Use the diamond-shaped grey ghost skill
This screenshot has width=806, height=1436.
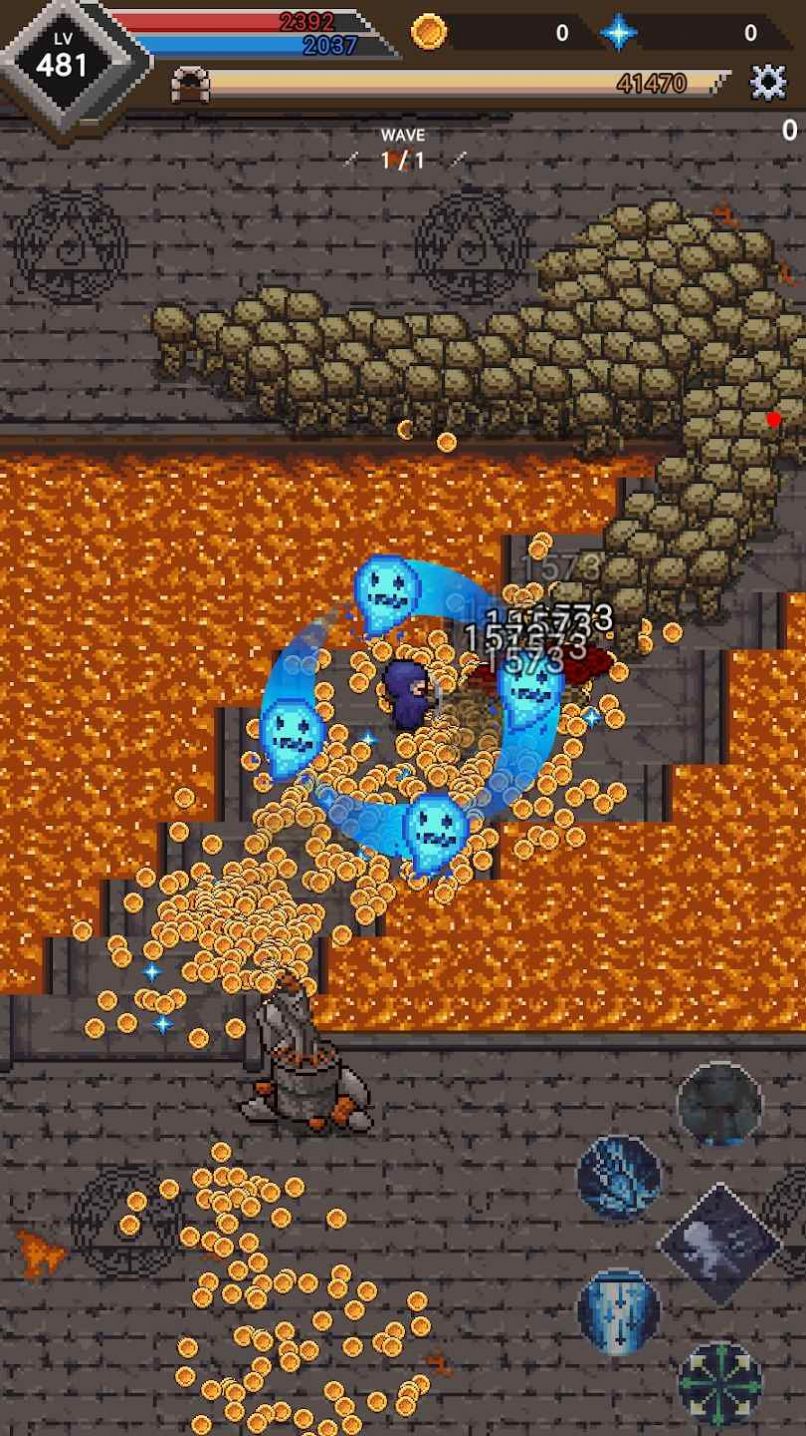[719, 1243]
